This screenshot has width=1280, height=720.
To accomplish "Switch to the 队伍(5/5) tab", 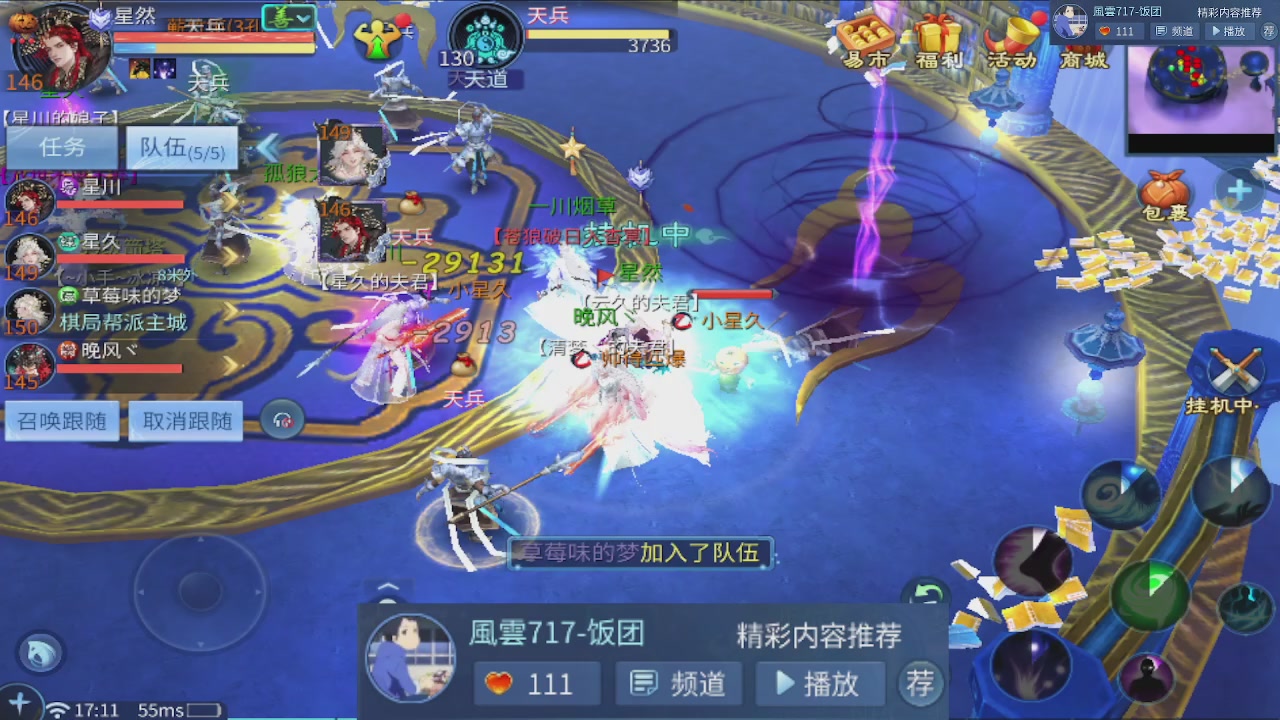I will pyautogui.click(x=181, y=147).
